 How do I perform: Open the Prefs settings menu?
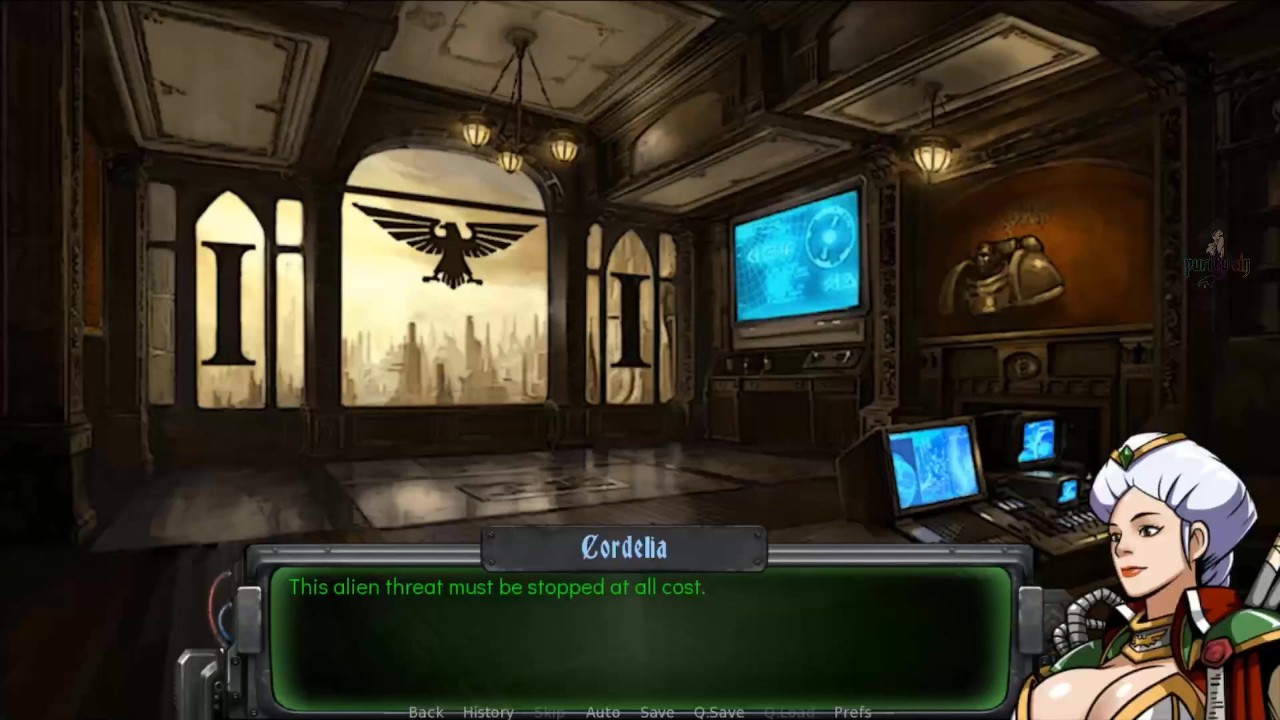853,712
